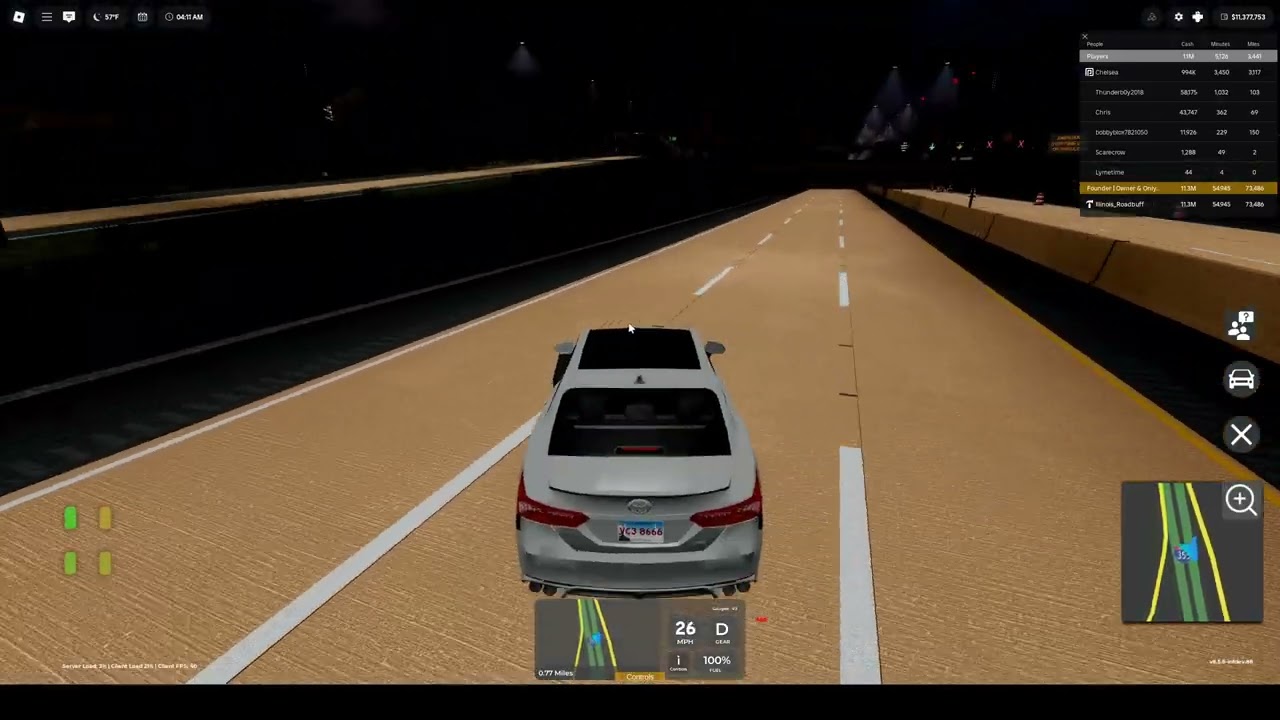Image resolution: width=1280 pixels, height=720 pixels.
Task: Open the hamburger menu in top bar
Action: [46, 17]
